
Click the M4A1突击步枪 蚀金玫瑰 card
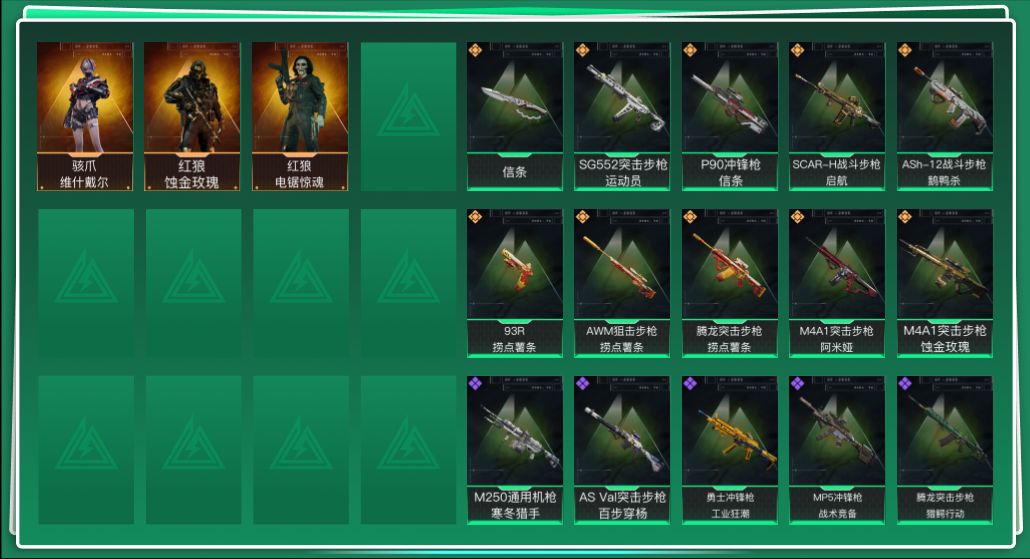point(944,283)
